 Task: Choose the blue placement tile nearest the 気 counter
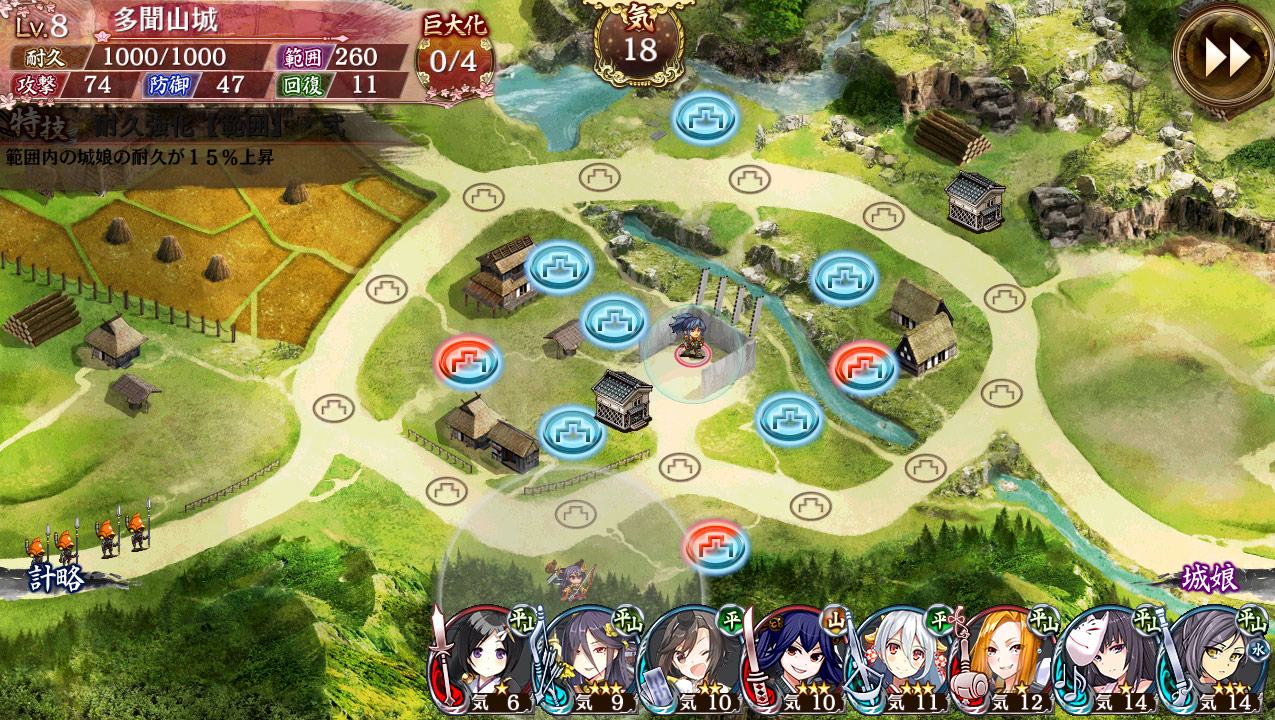706,118
